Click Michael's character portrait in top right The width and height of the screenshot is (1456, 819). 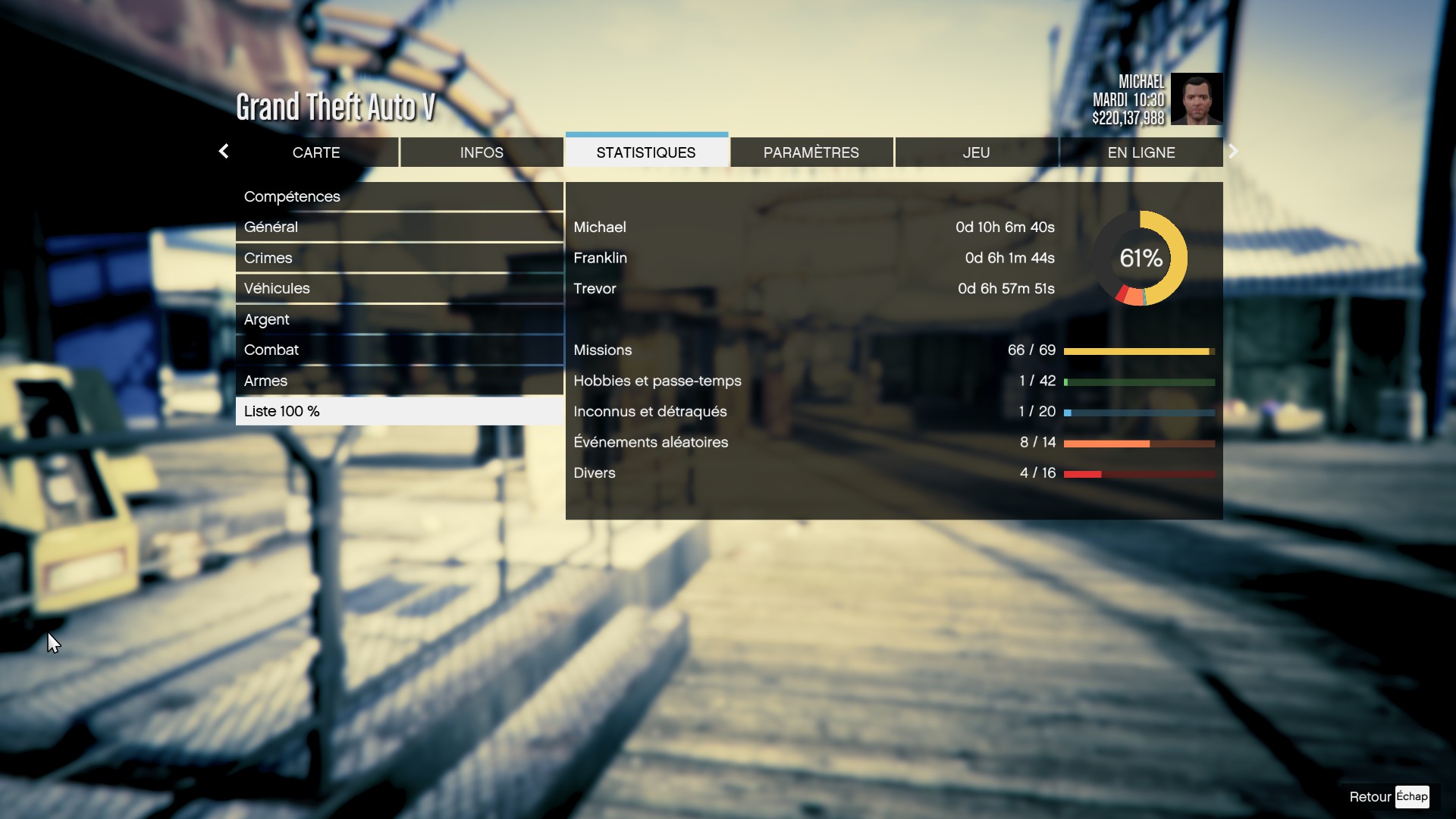(x=1197, y=99)
